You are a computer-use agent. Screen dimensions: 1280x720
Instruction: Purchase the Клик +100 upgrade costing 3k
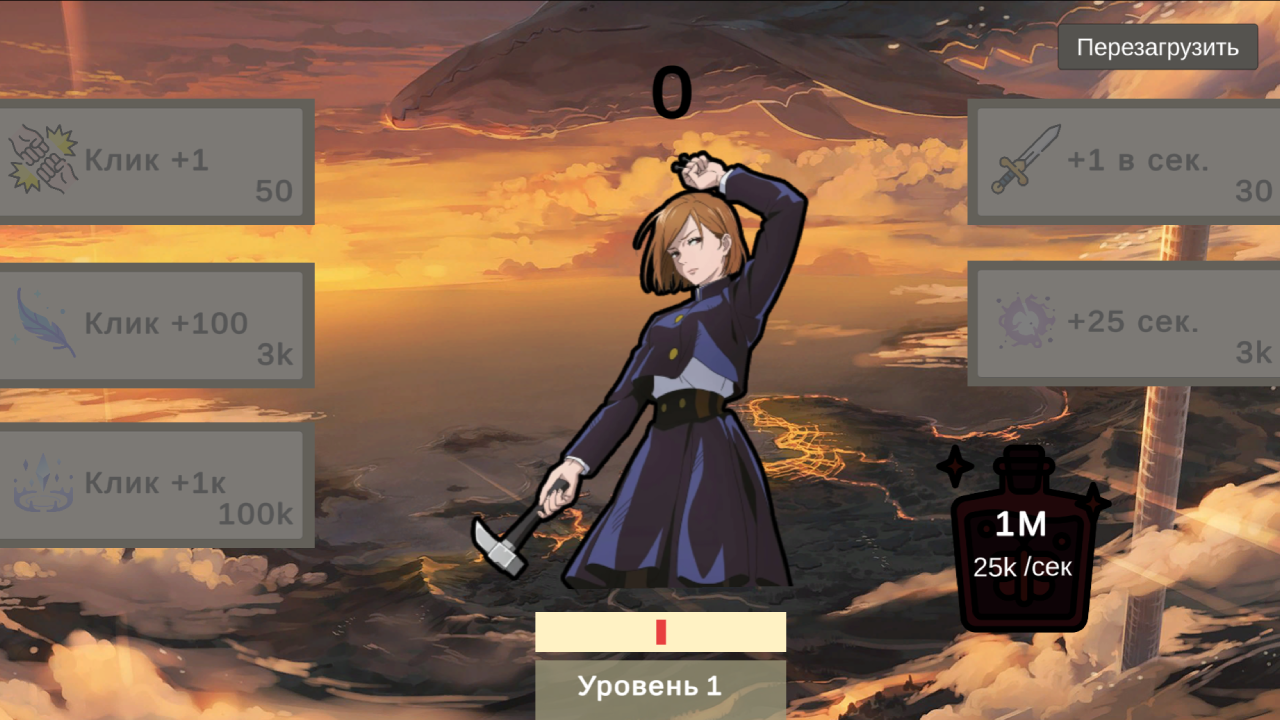pos(155,323)
